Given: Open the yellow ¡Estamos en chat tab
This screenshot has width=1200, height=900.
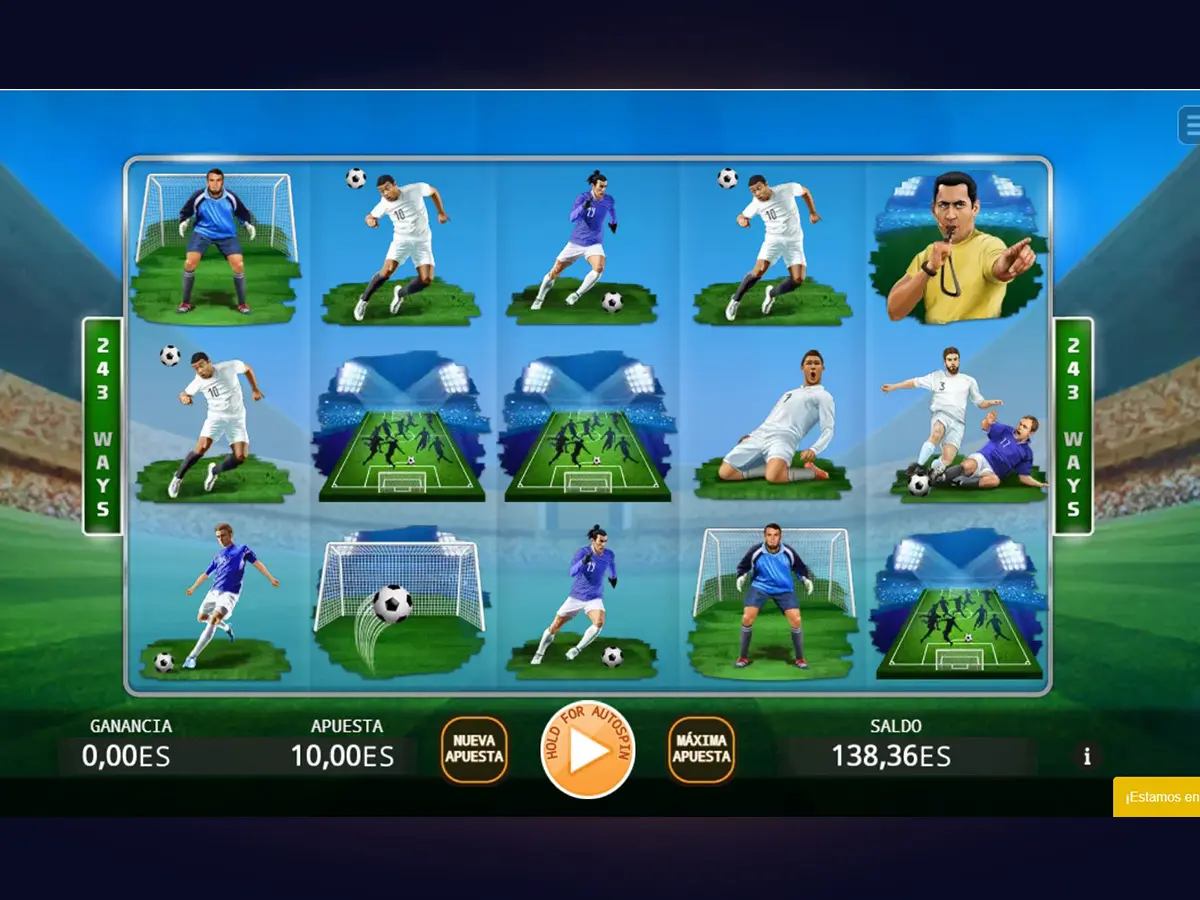Looking at the screenshot, I should tap(1158, 797).
